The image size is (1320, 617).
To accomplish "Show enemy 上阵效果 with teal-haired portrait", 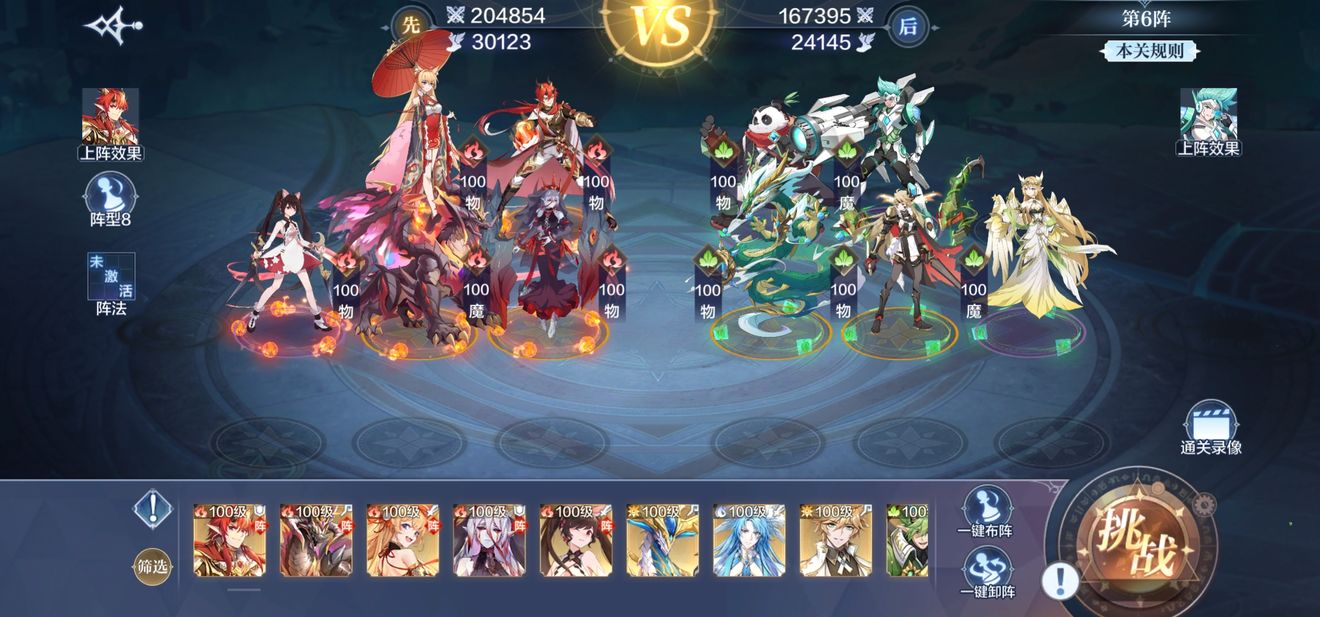I will [x=1208, y=121].
